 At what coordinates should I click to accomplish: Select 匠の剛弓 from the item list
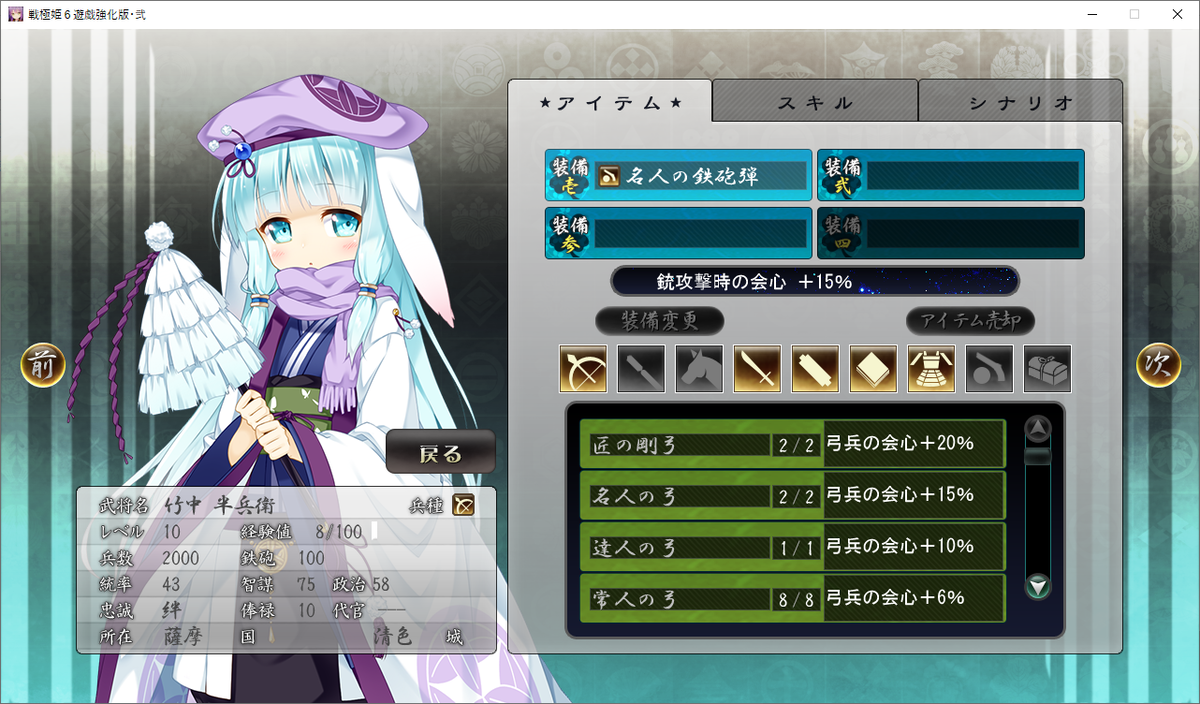click(x=792, y=444)
